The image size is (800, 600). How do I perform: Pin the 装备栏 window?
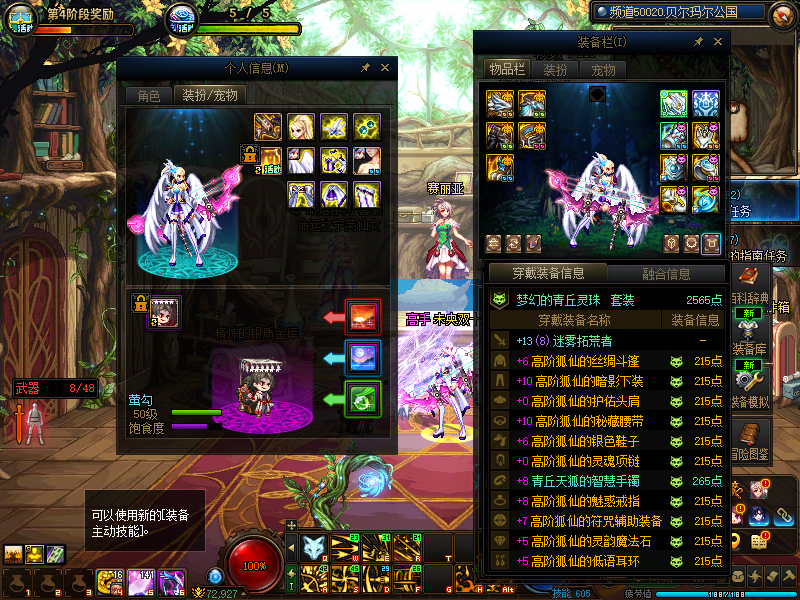(x=697, y=42)
